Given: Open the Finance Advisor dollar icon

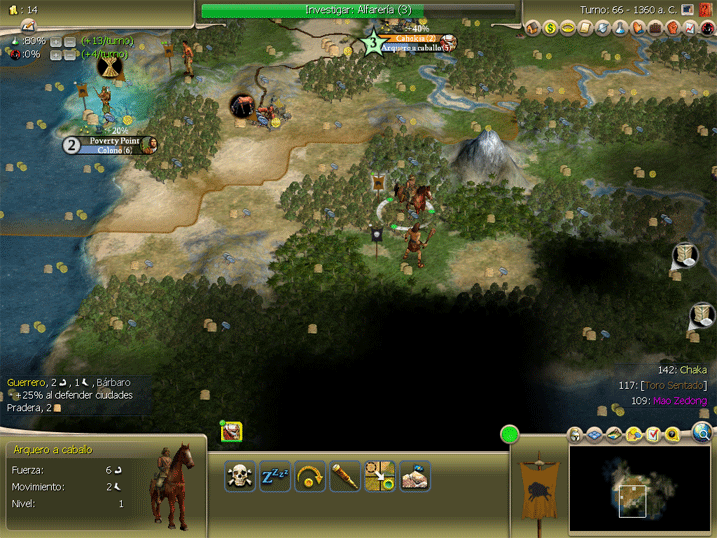Looking at the screenshot, I should pyautogui.click(x=550, y=28).
